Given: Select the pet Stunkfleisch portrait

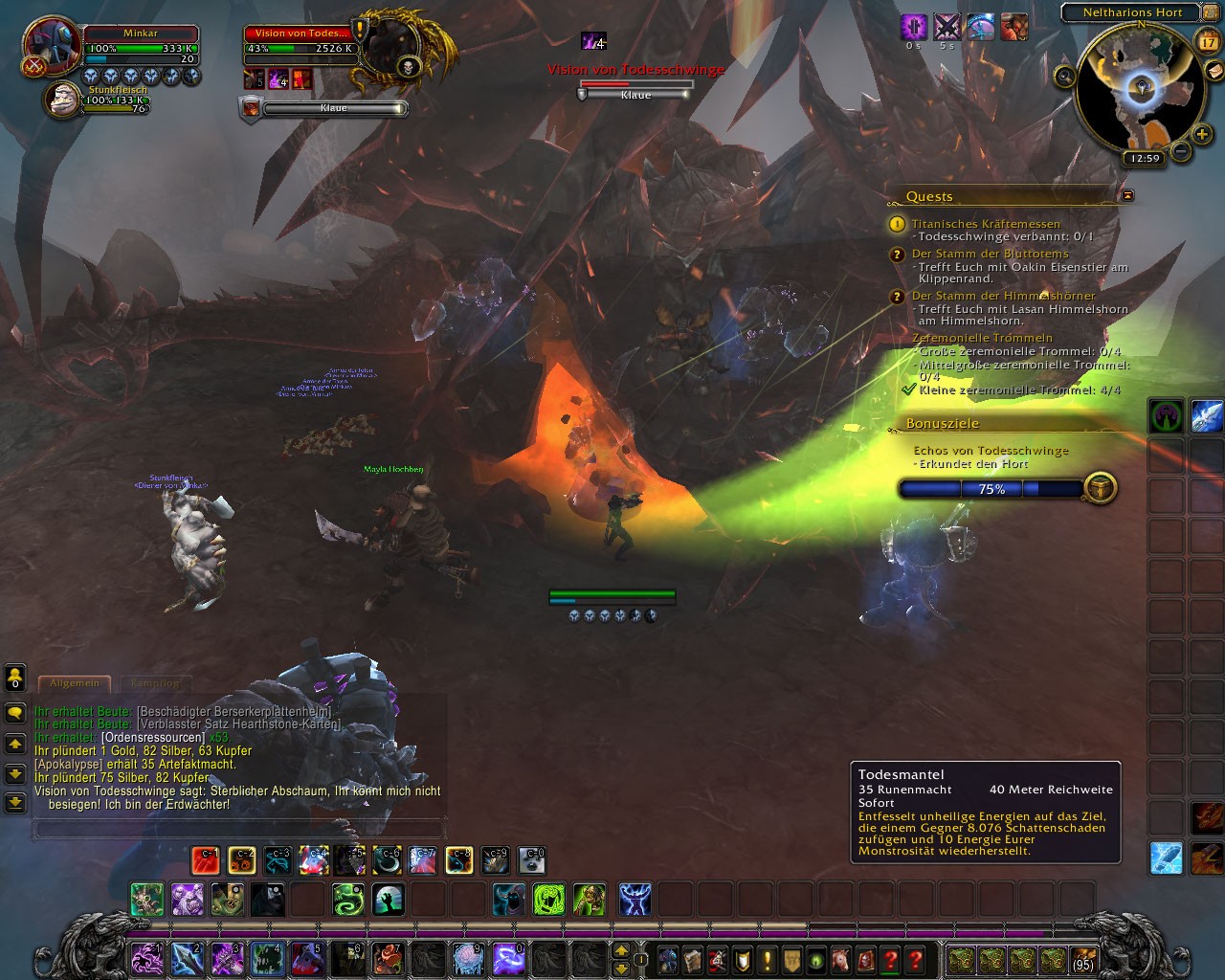Looking at the screenshot, I should click(x=64, y=100).
